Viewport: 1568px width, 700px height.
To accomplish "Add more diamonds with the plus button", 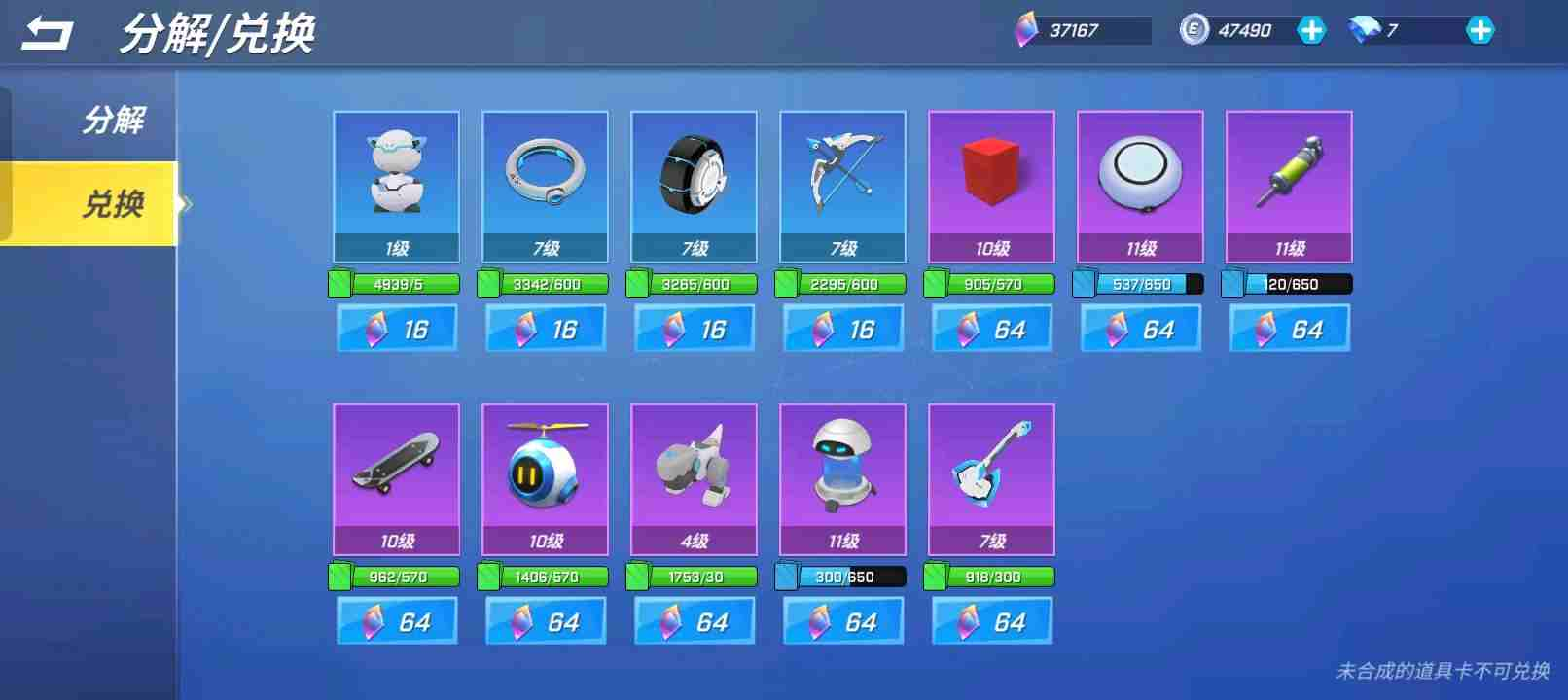I will click(x=1479, y=30).
